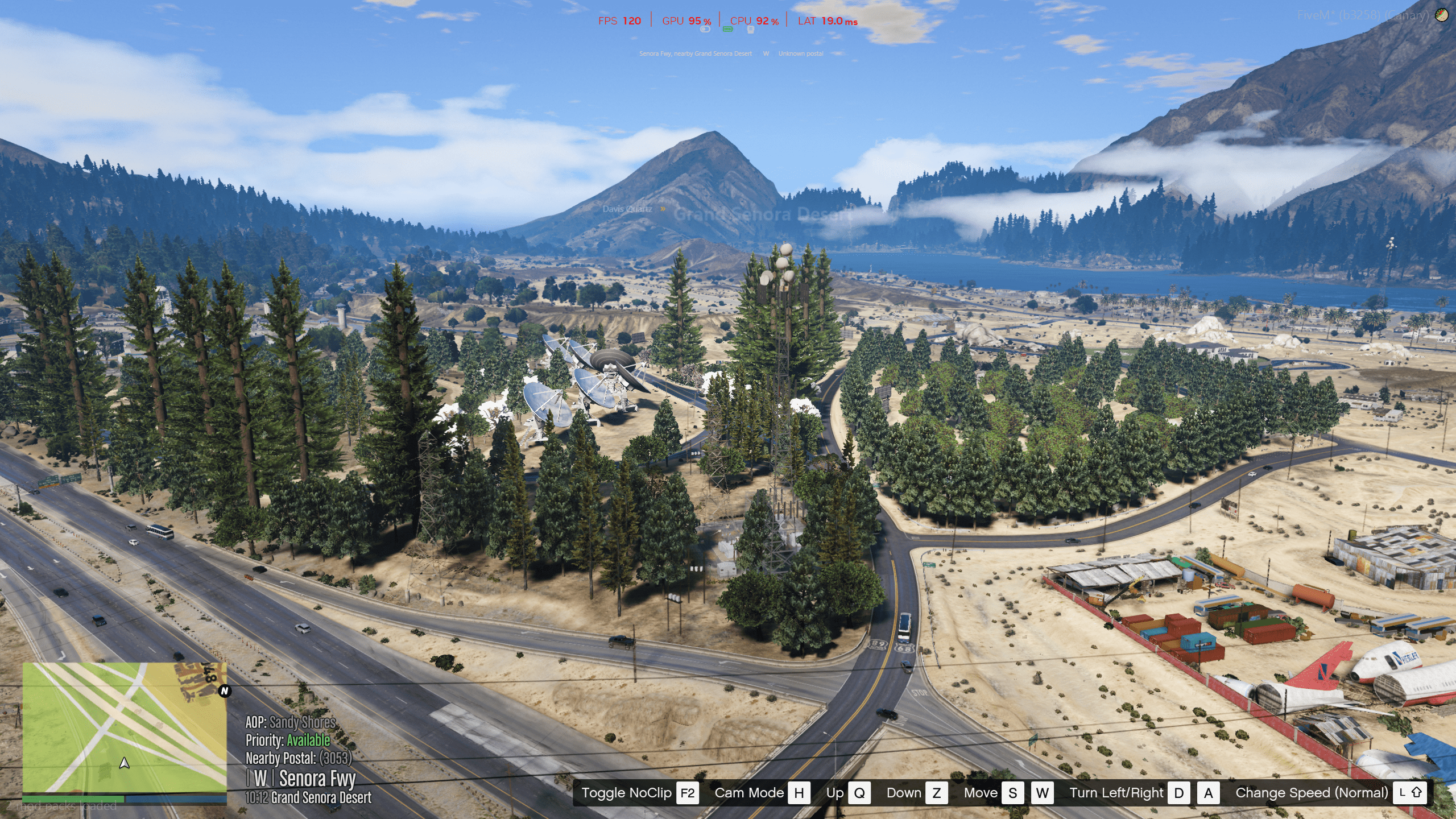Toggle the switch icon under the GPU readout
Image resolution: width=1456 pixels, height=819 pixels.
point(706,30)
